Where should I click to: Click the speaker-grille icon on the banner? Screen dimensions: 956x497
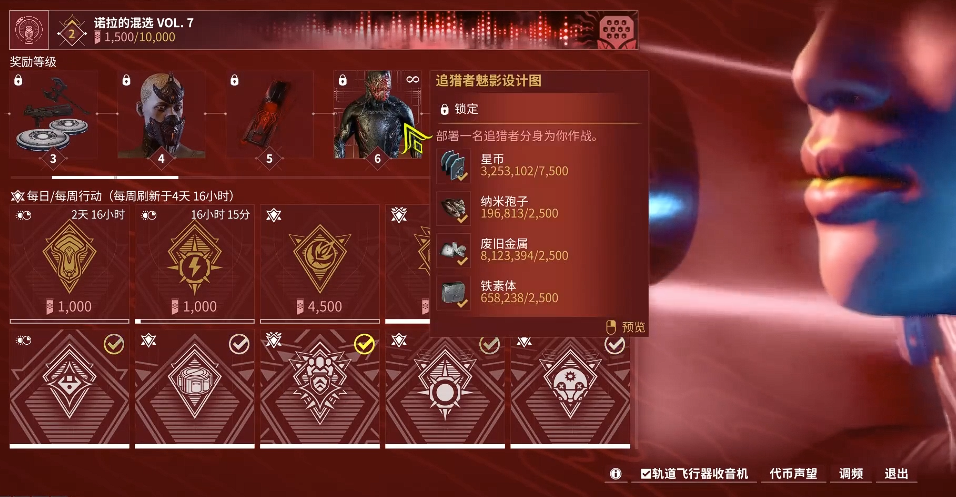[x=618, y=31]
